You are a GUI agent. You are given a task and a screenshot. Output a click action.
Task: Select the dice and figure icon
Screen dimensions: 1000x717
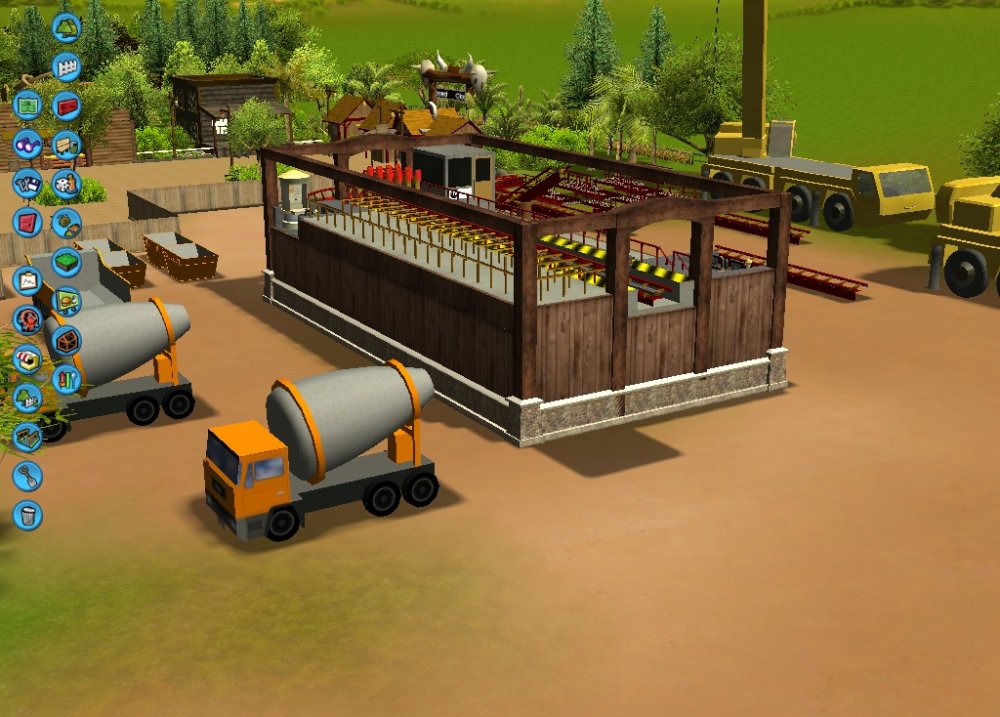point(67,183)
